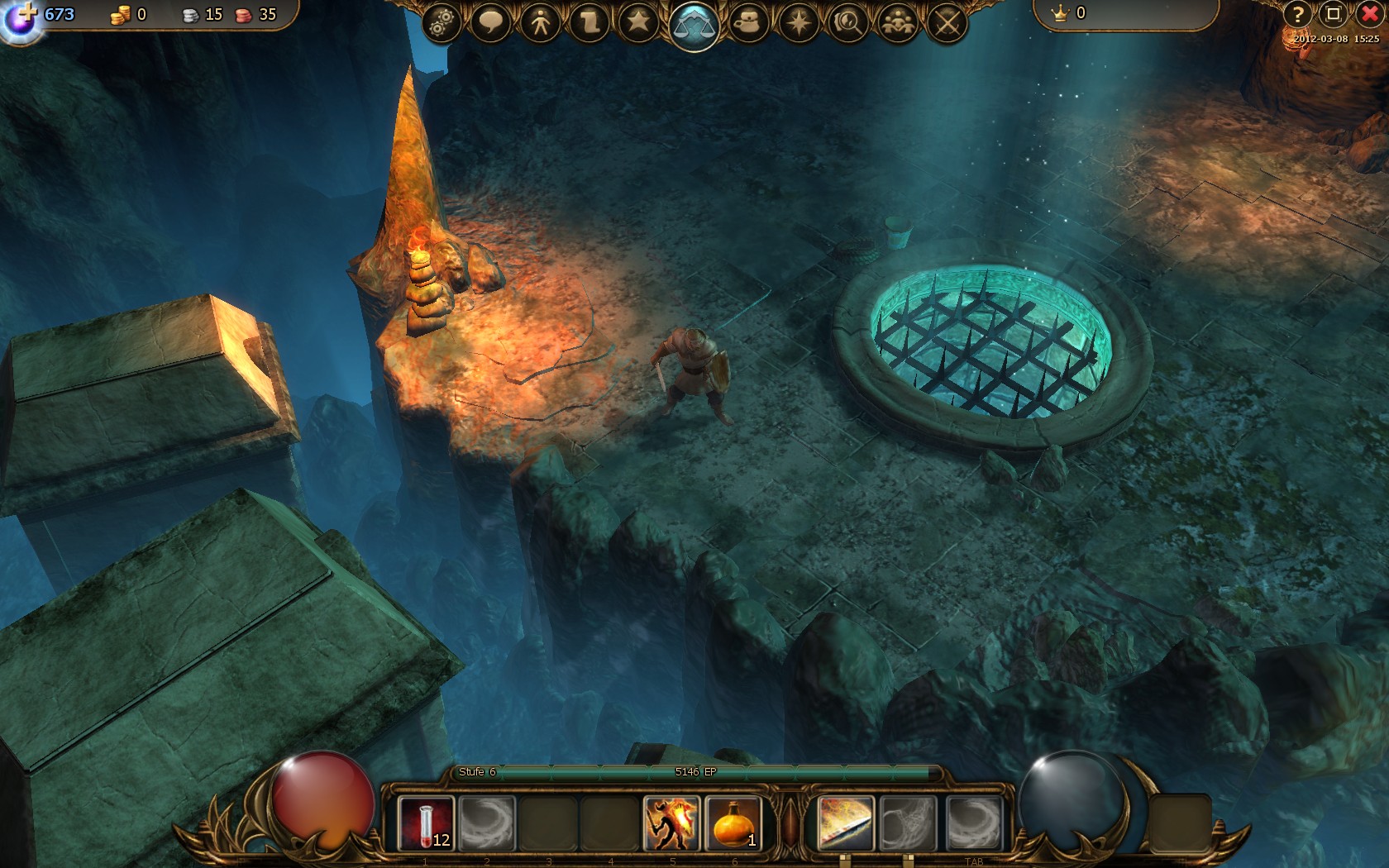Open the magnifying glass search icon
Screen dimensions: 1389x868
847,22
